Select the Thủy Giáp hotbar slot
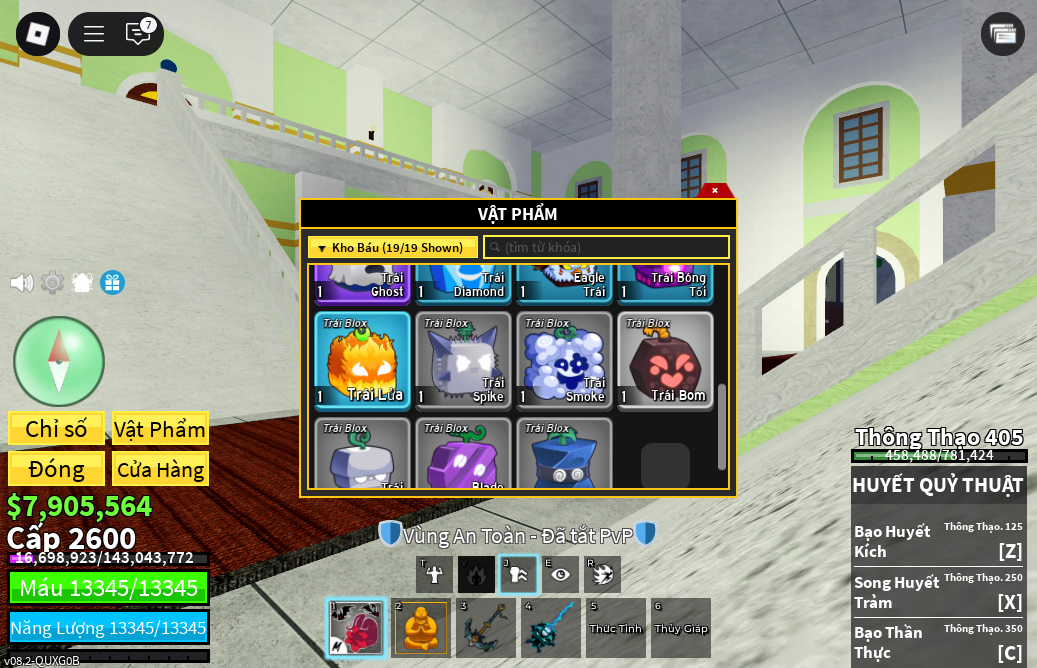The width and height of the screenshot is (1037, 668). tap(681, 628)
